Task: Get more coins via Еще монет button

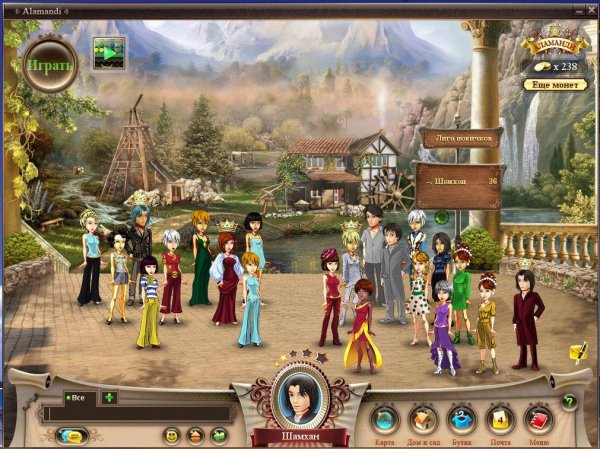Action: click(554, 85)
